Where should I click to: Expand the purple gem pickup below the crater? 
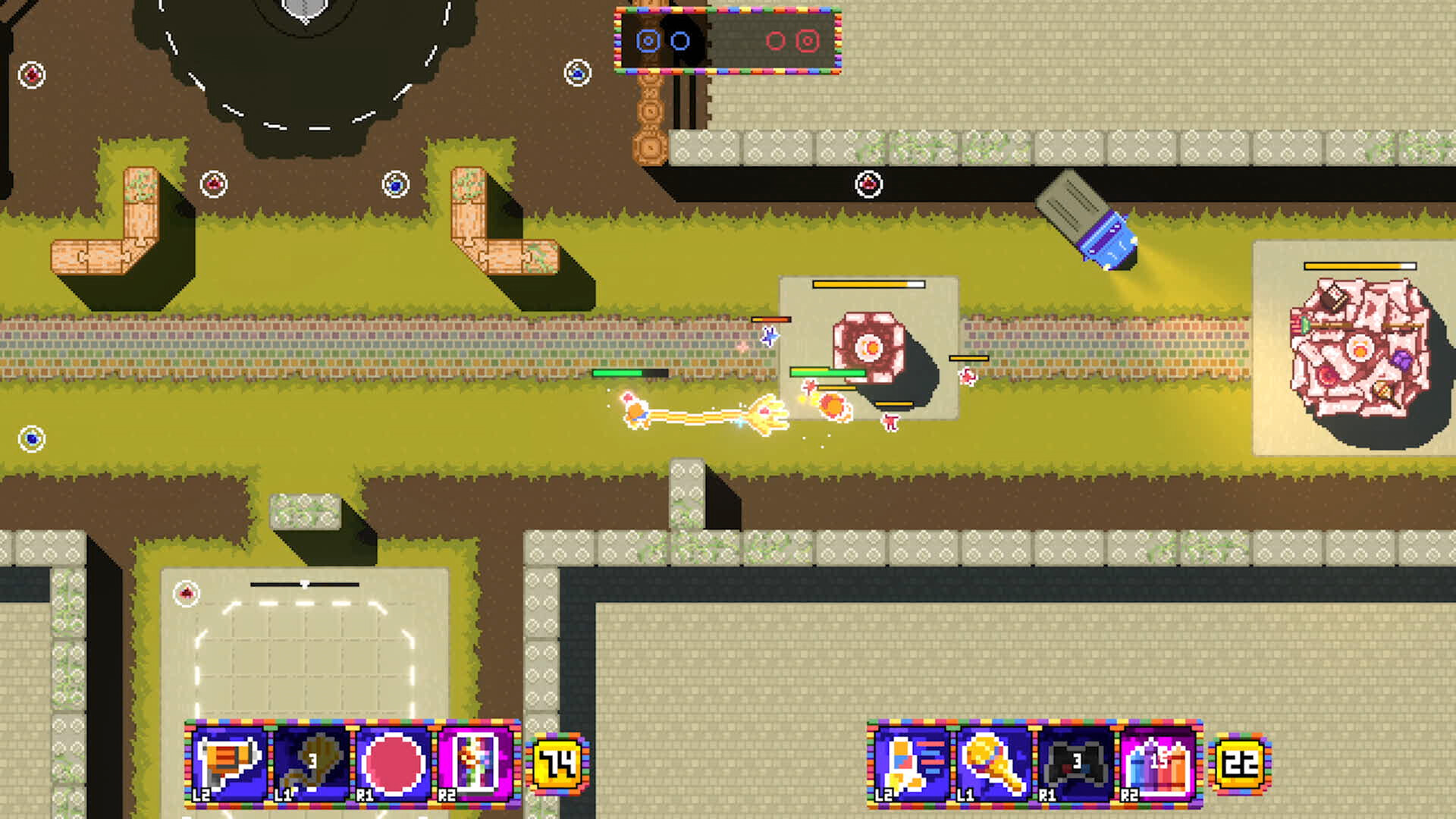215,182
